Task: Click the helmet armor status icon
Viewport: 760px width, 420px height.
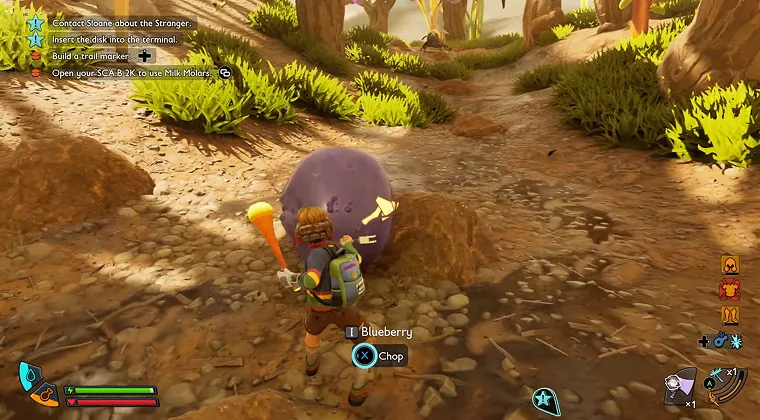Action: point(730,266)
